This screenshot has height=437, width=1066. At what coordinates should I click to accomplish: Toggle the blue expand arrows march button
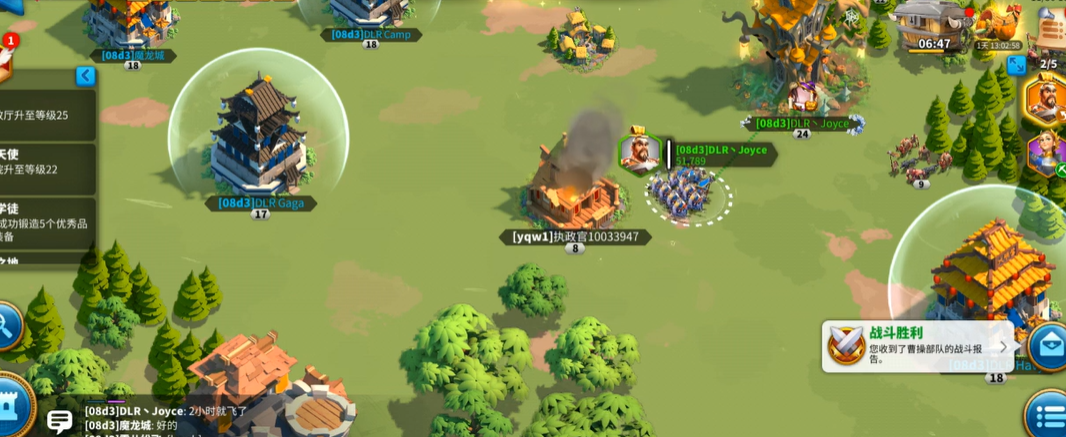[1016, 65]
